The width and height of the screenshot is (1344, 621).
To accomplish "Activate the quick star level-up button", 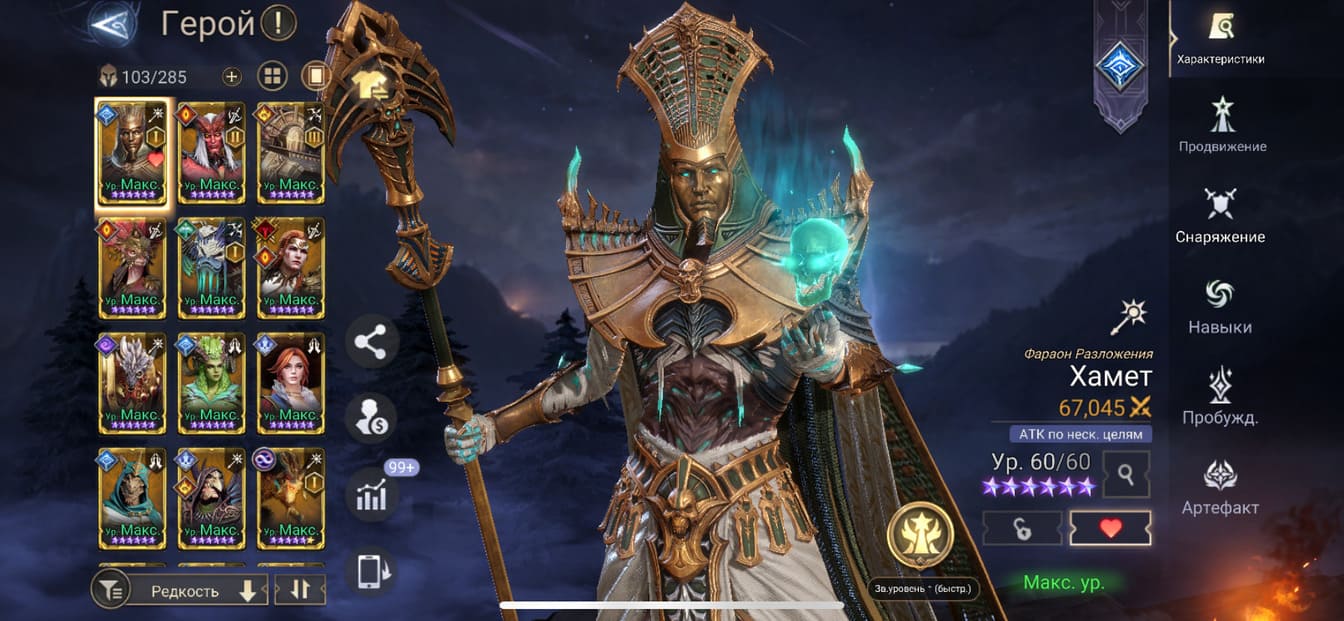I will pyautogui.click(x=920, y=535).
